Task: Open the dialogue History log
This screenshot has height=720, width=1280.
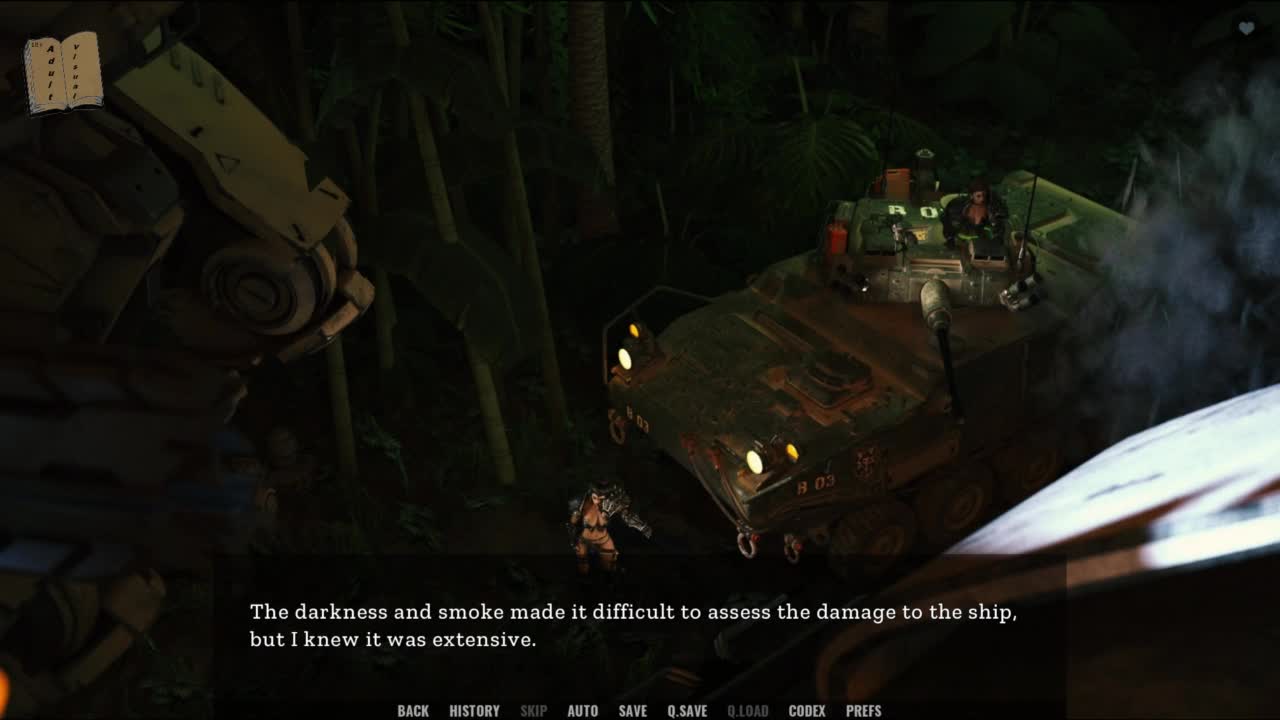Action: pyautogui.click(x=474, y=711)
